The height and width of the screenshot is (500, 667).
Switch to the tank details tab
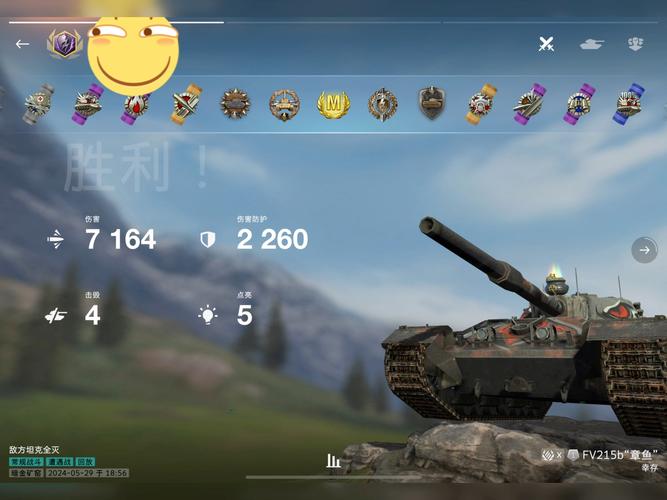(592, 44)
